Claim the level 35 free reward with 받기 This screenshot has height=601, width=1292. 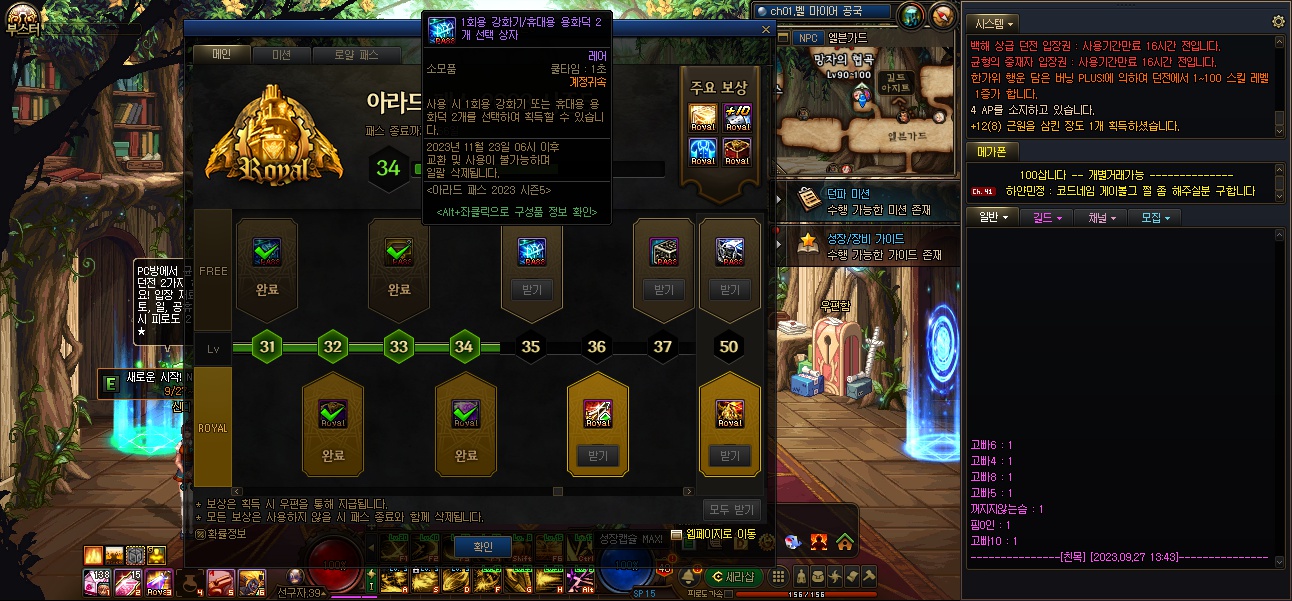pyautogui.click(x=531, y=290)
